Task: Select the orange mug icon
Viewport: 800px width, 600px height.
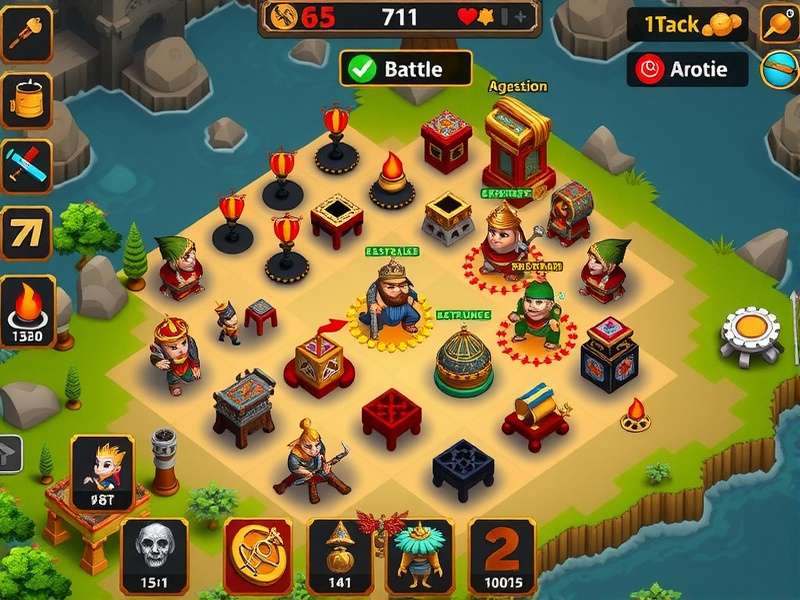Action: tap(25, 98)
